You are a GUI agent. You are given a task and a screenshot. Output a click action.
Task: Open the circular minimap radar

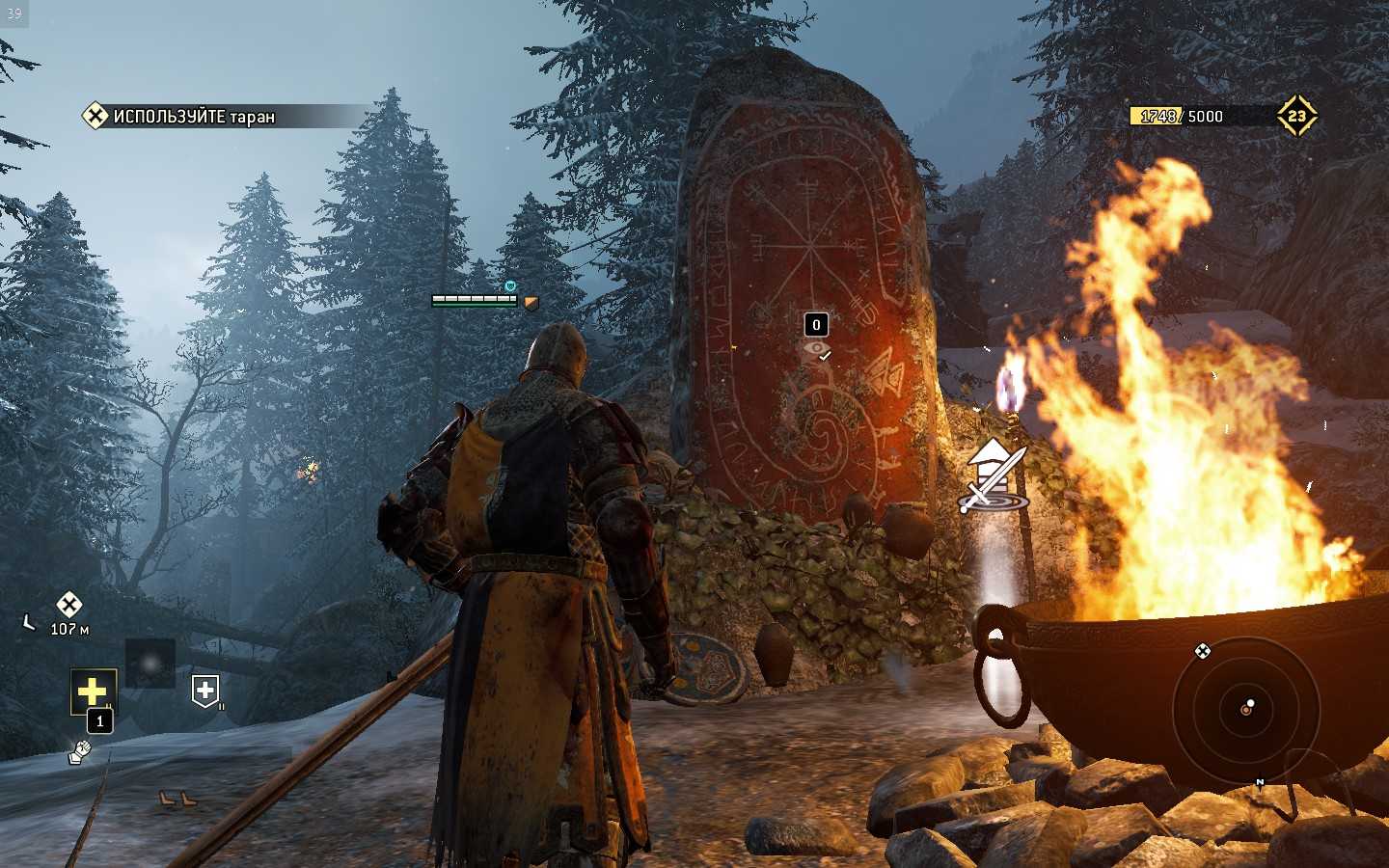point(1245,709)
